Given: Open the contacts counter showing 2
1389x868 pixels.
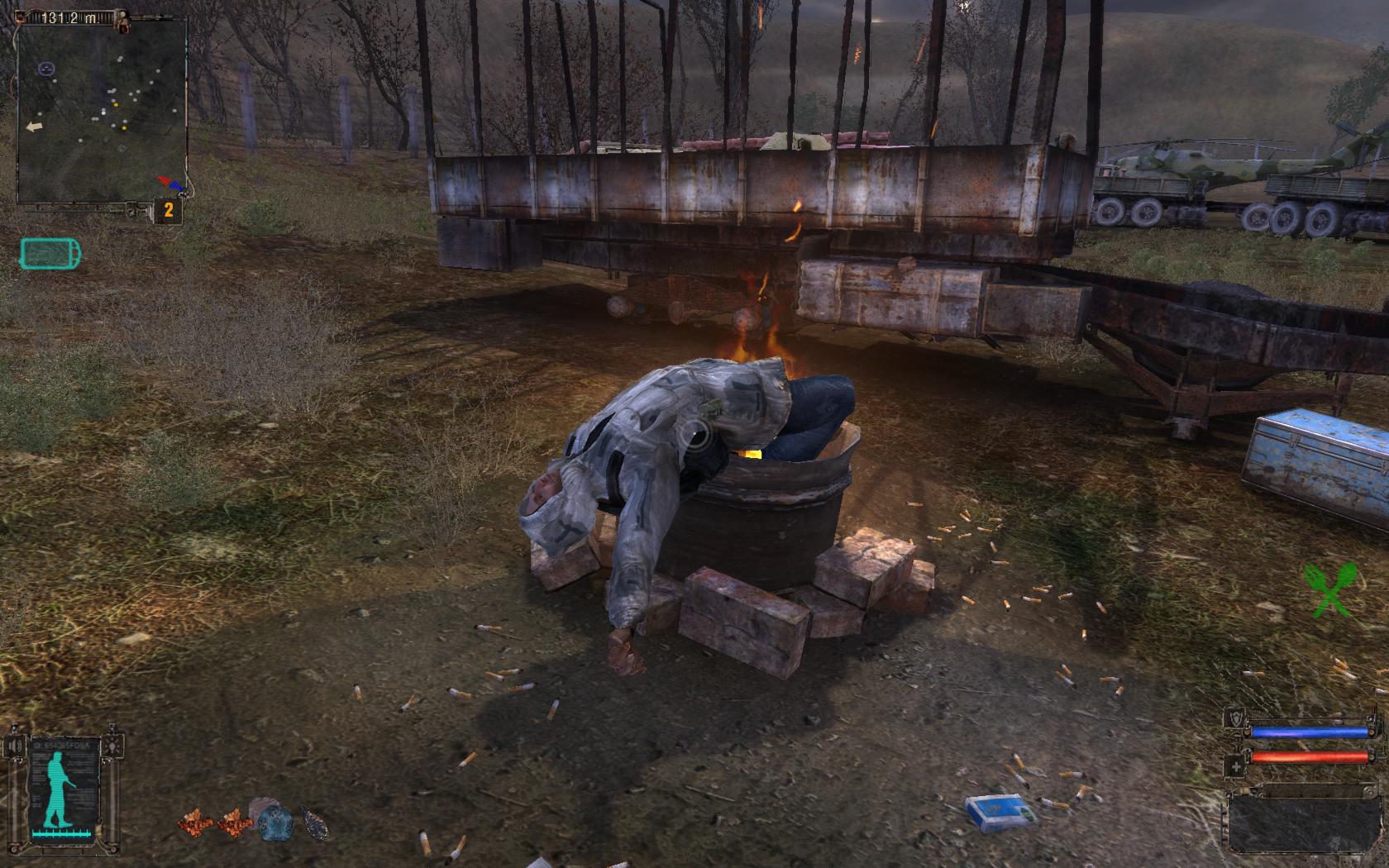Looking at the screenshot, I should (168, 210).
